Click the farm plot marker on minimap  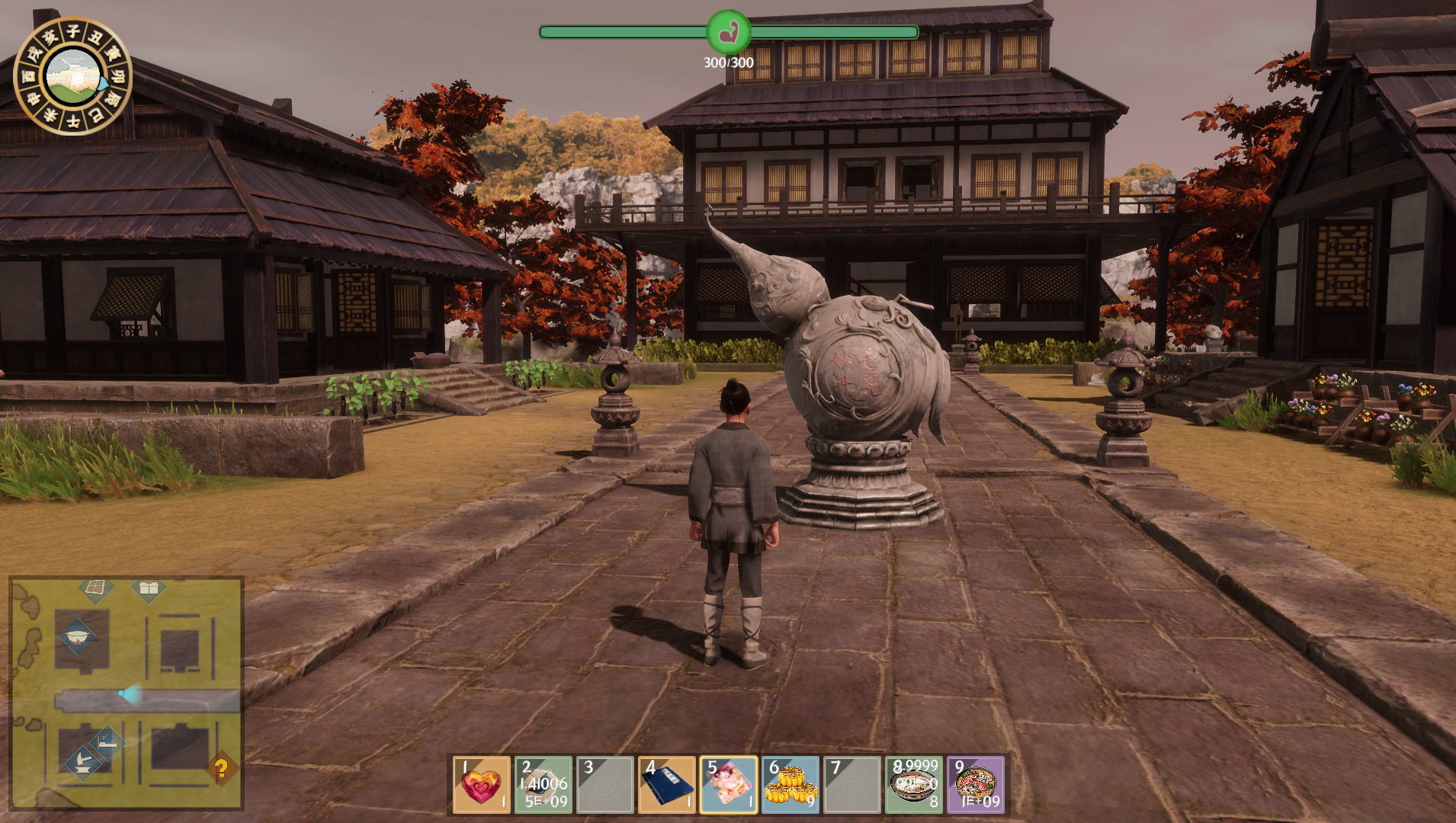point(96,588)
